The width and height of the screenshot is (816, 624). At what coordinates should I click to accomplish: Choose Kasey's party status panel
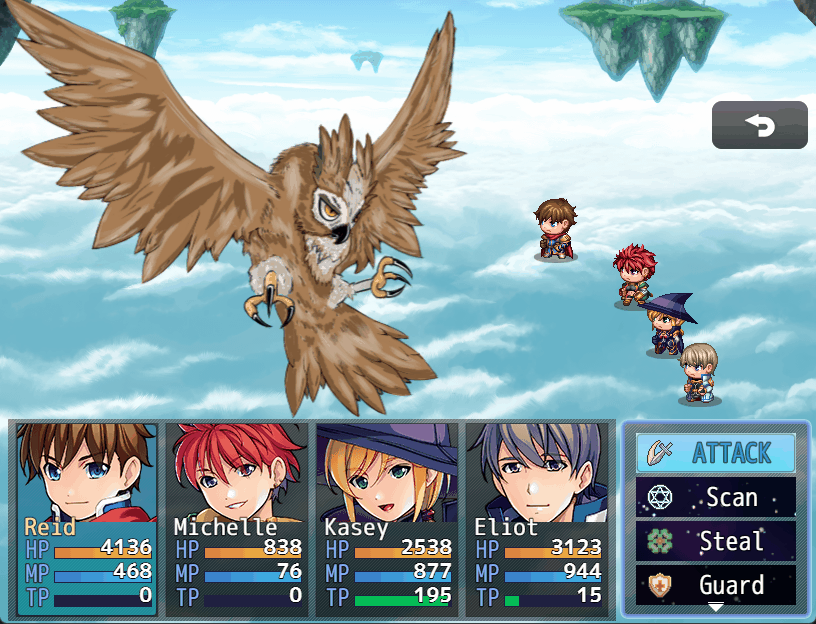(387, 518)
